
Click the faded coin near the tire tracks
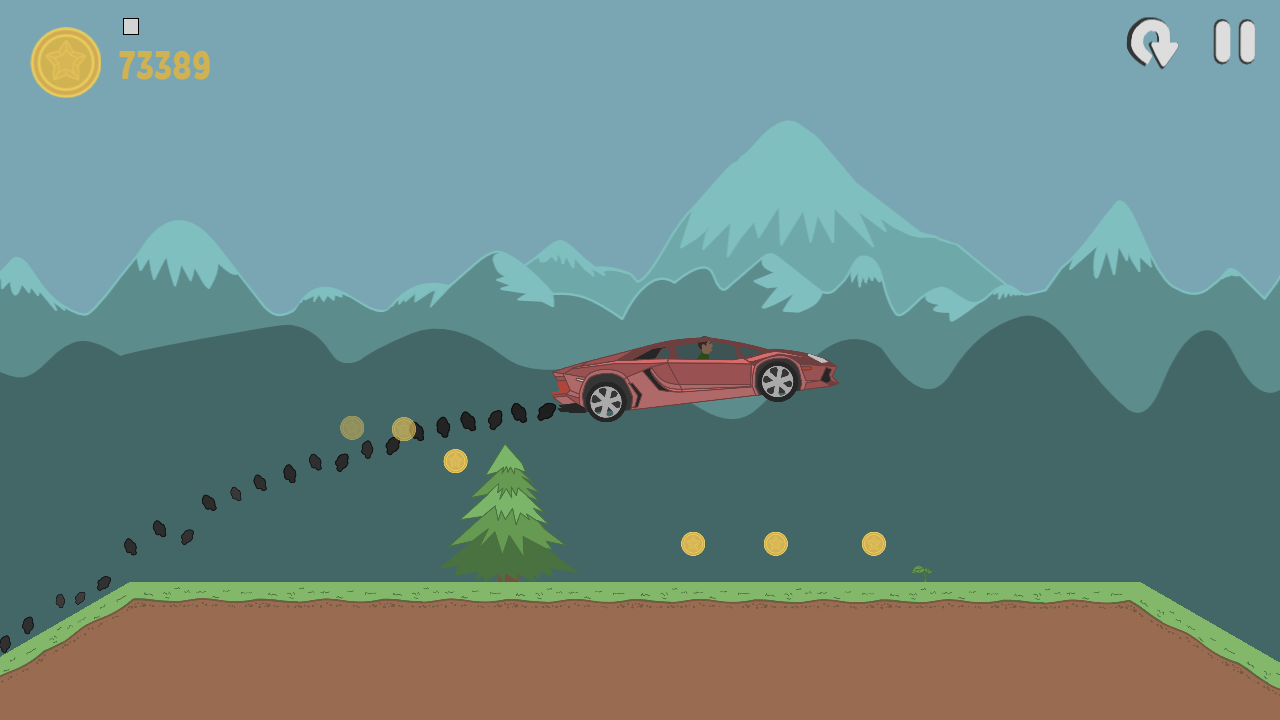click(x=352, y=426)
